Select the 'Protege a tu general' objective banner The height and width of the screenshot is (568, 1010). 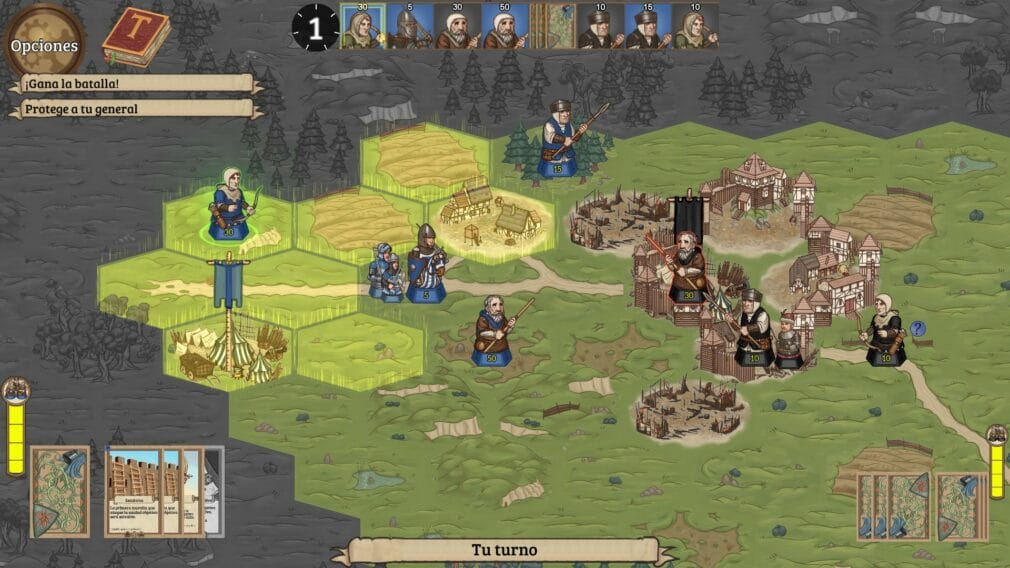(x=133, y=108)
